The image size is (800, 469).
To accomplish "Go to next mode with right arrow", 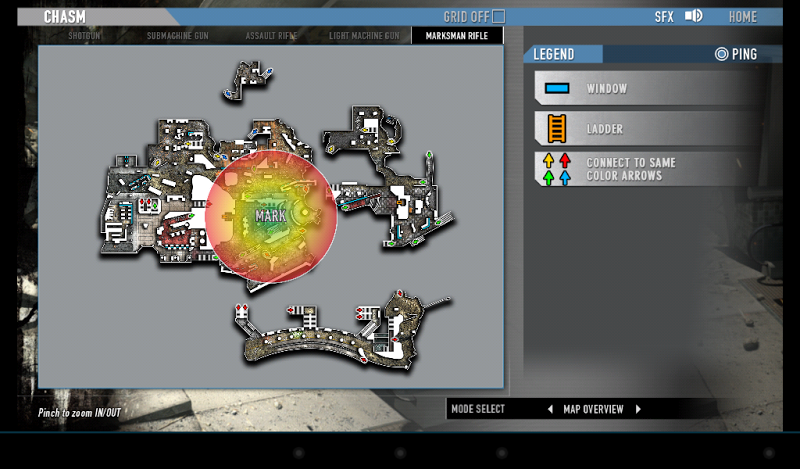I will coord(637,409).
